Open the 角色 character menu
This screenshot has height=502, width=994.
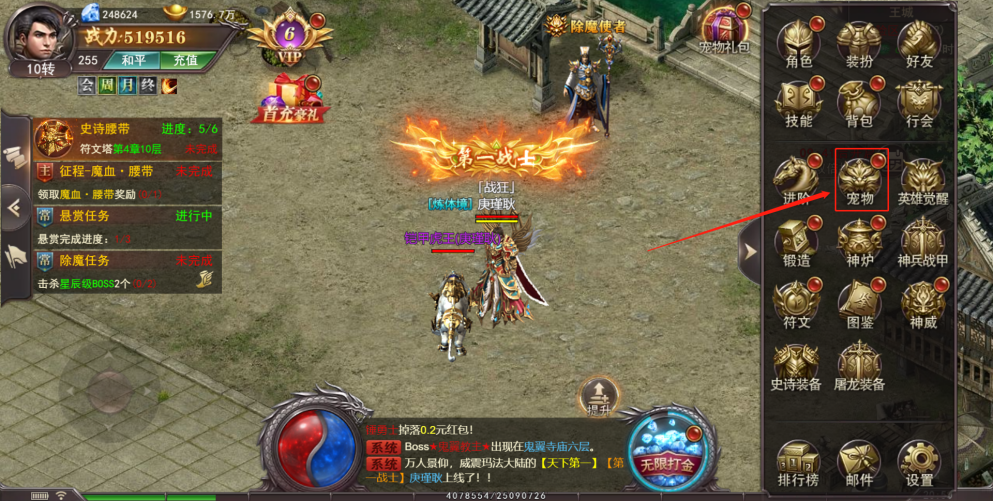799,45
